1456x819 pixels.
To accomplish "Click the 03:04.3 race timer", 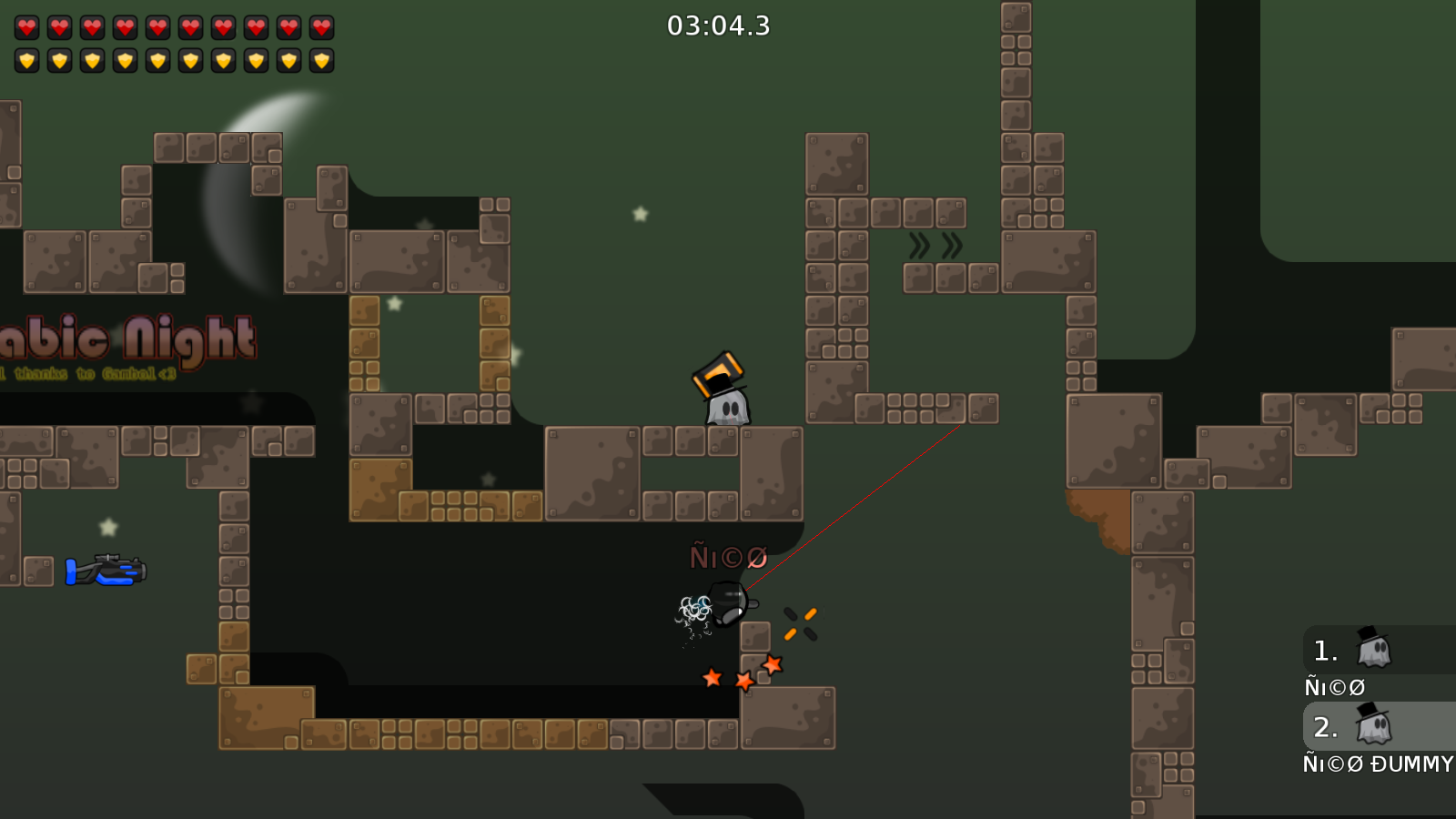I will pyautogui.click(x=718, y=27).
